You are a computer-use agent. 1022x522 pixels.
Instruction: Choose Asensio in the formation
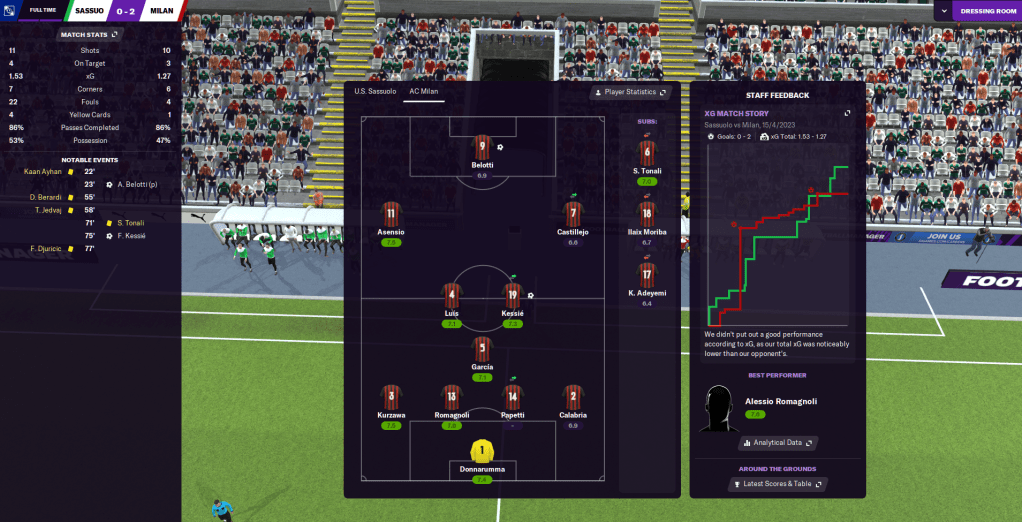coord(391,216)
